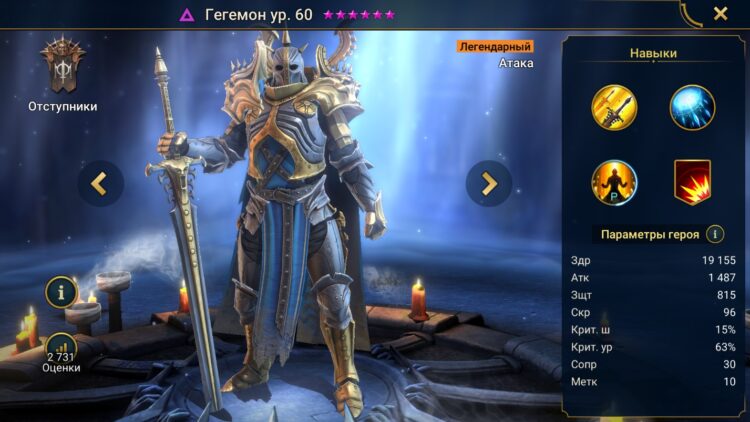Viewport: 750px width, 422px height.
Task: Click the purple affinity triangle icon
Action: [186, 15]
